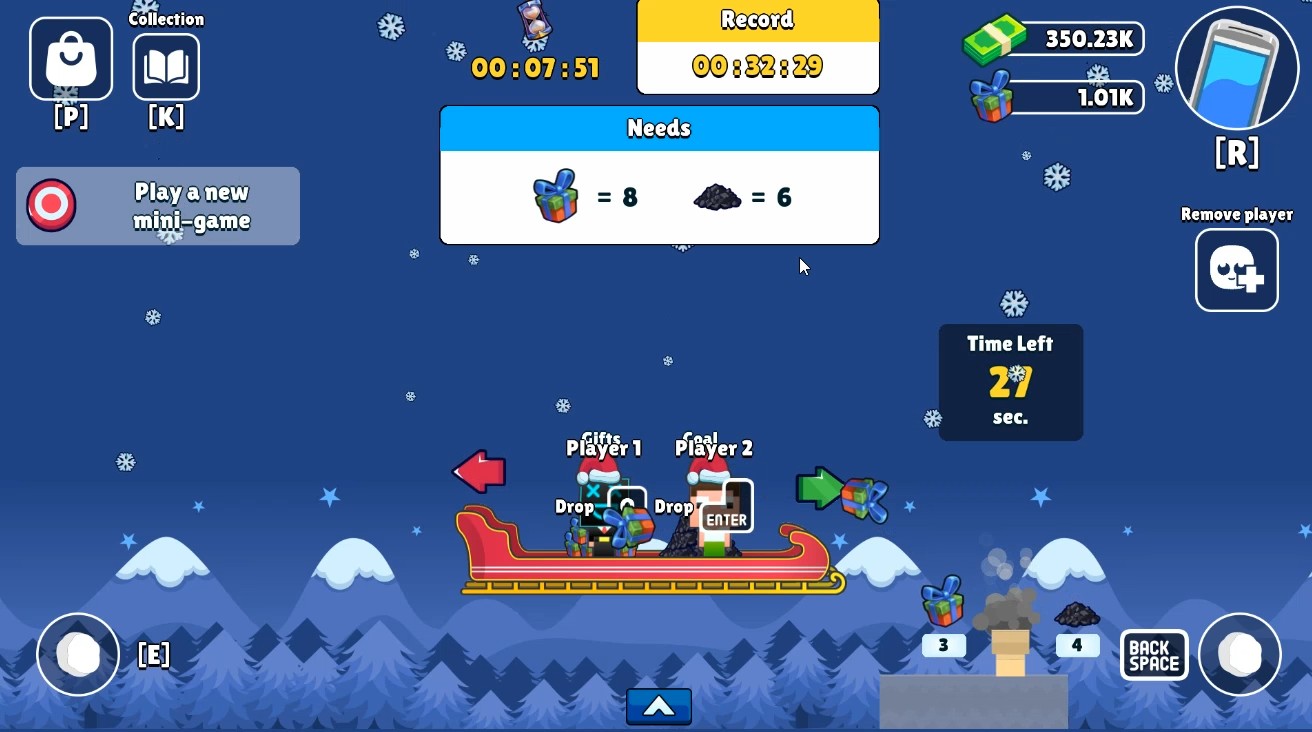Open the Collection book
This screenshot has height=732, width=1312.
(x=166, y=66)
